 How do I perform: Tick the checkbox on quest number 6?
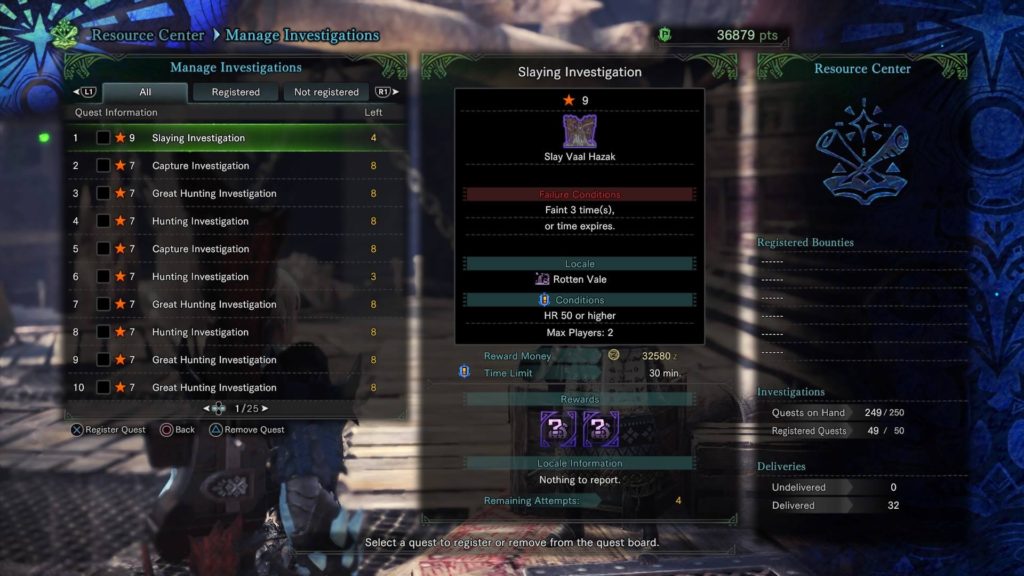(x=103, y=277)
